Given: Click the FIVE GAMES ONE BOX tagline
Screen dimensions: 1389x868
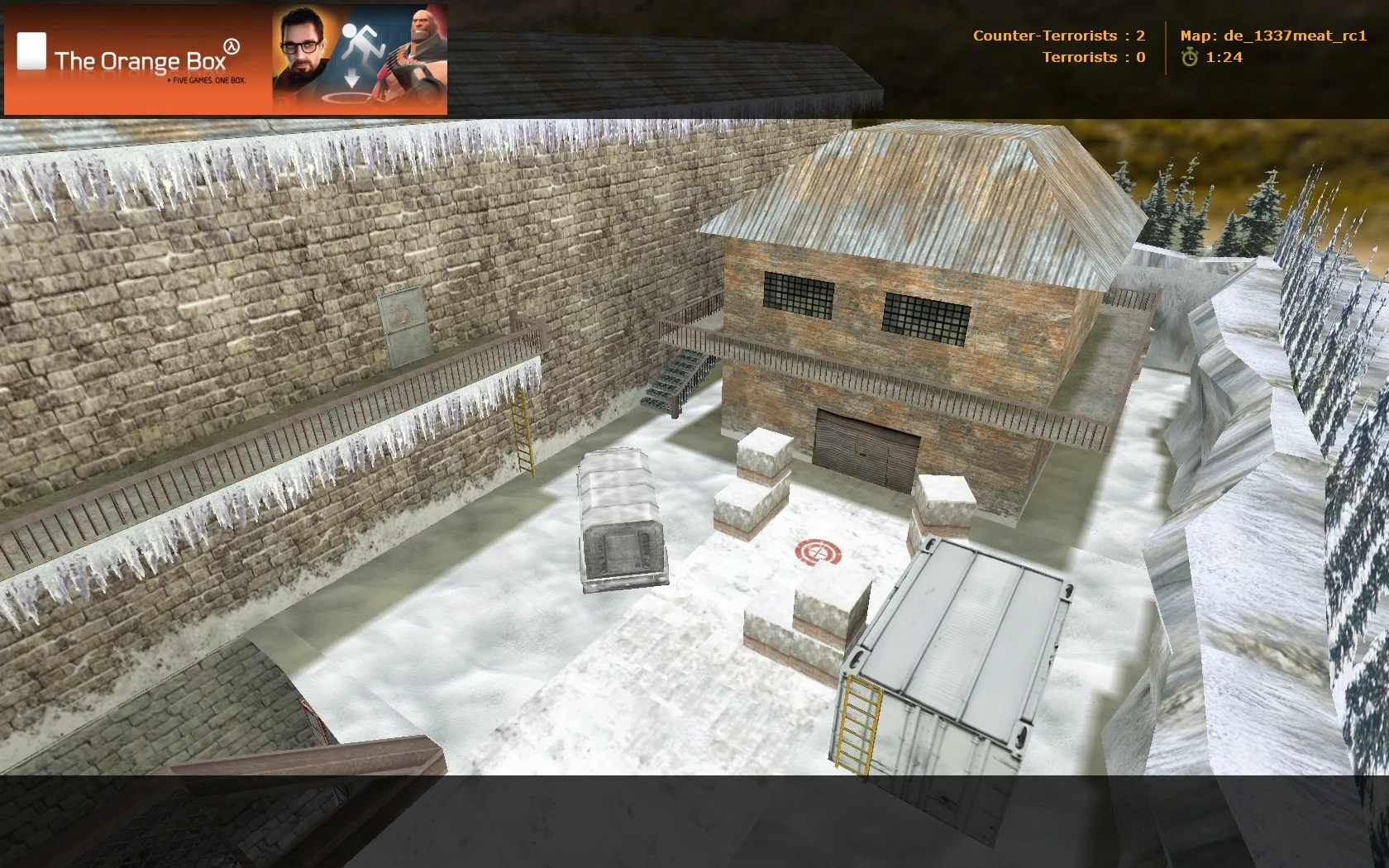Looking at the screenshot, I should (x=209, y=81).
